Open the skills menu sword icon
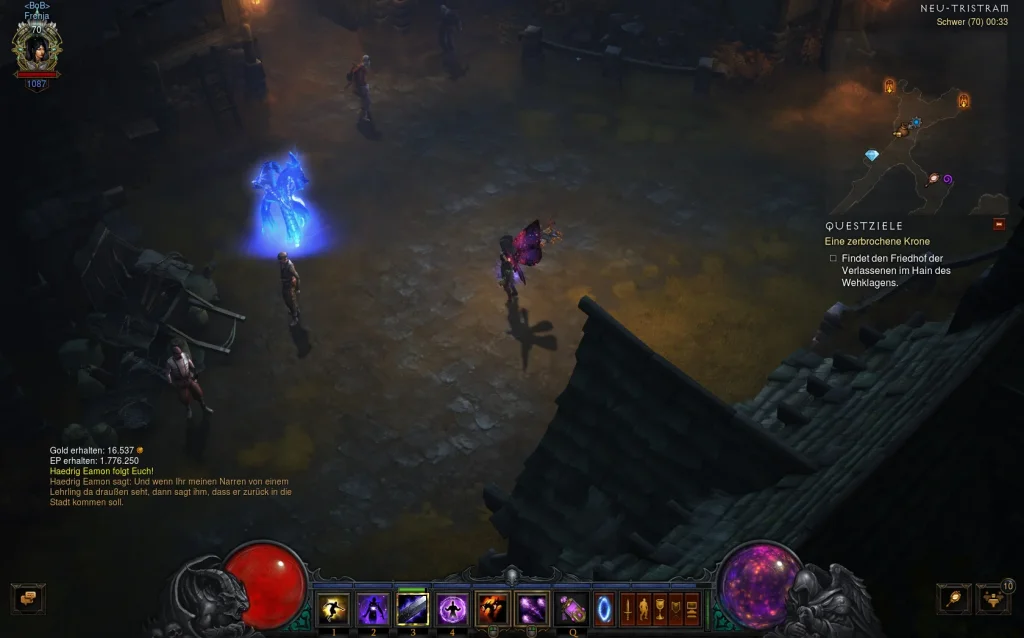This screenshot has width=1024, height=638. (627, 608)
